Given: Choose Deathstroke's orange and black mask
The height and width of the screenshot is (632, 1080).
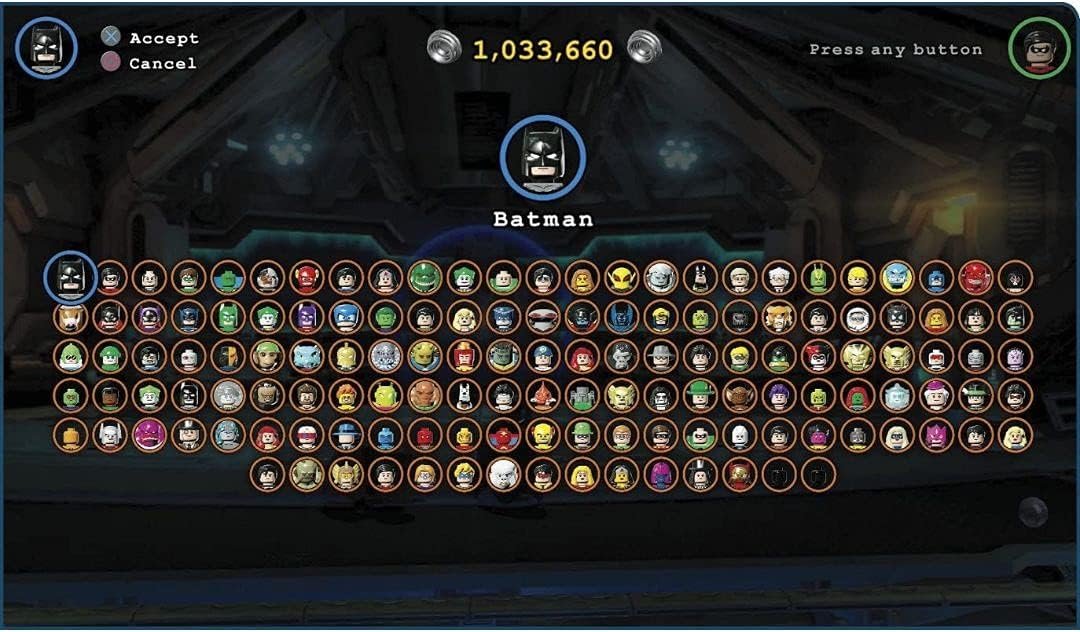Looking at the screenshot, I should click(x=228, y=356).
